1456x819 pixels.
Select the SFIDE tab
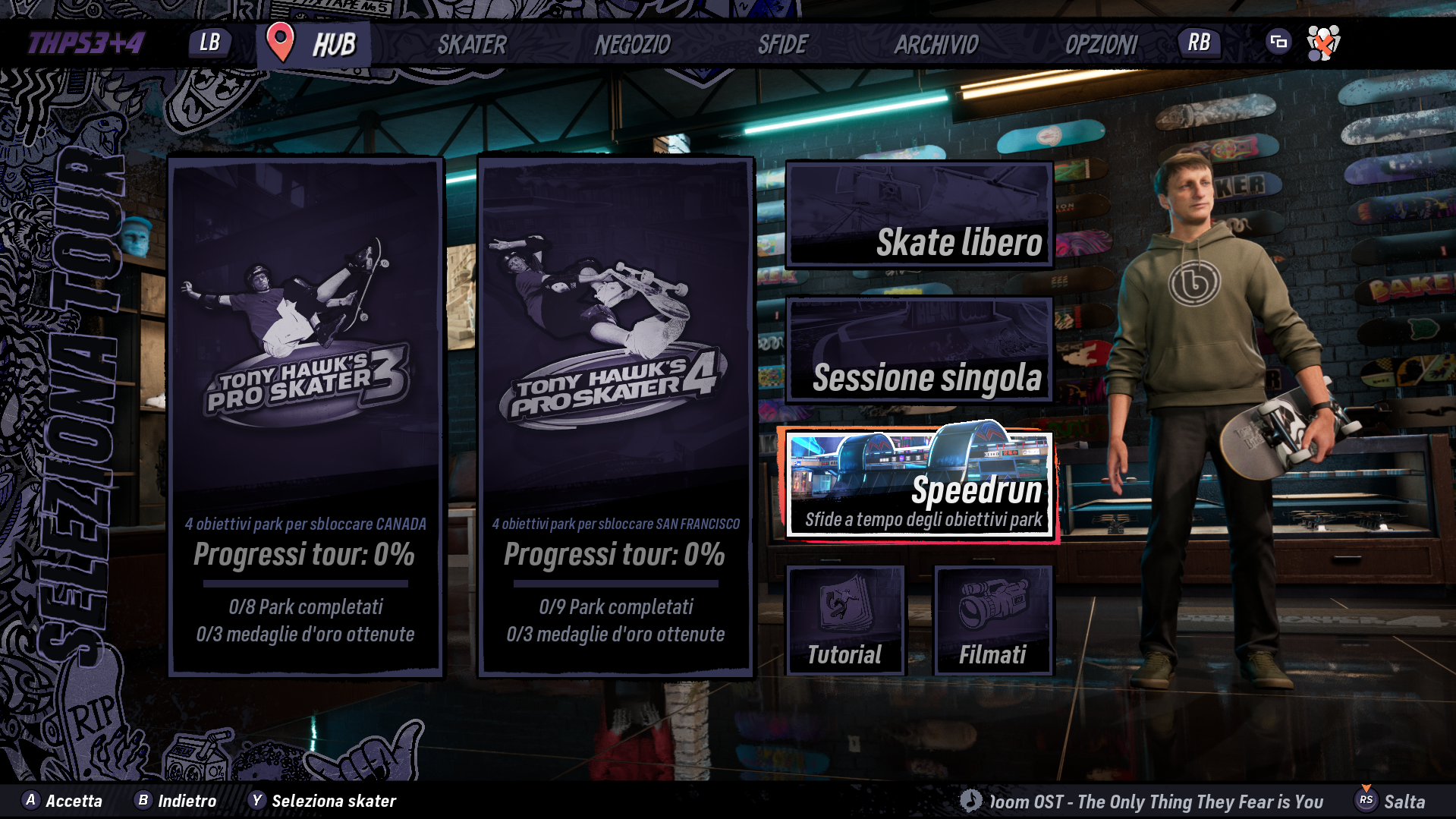pos(783,45)
